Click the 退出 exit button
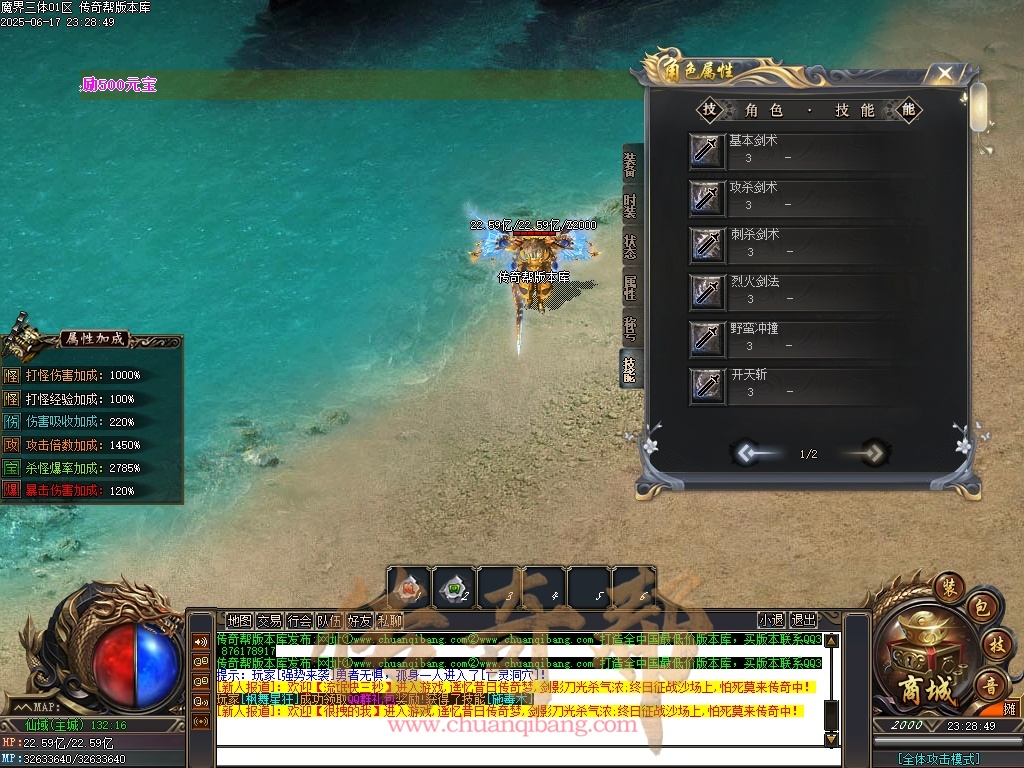1024x768 pixels. click(x=803, y=620)
